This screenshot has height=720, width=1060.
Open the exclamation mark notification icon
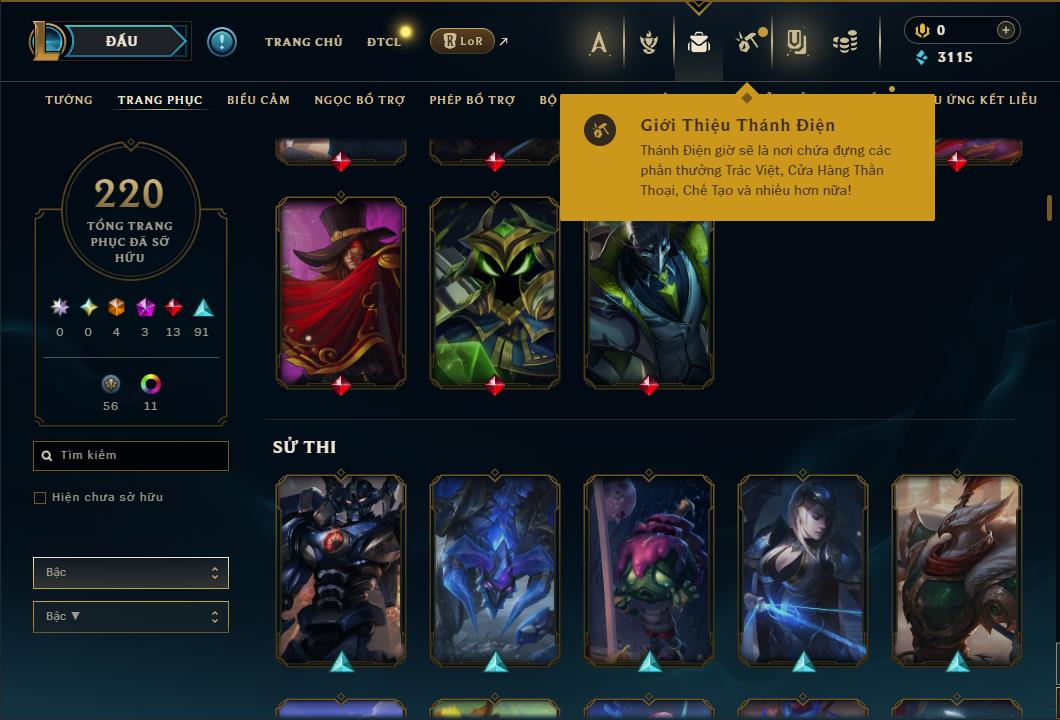click(x=221, y=41)
